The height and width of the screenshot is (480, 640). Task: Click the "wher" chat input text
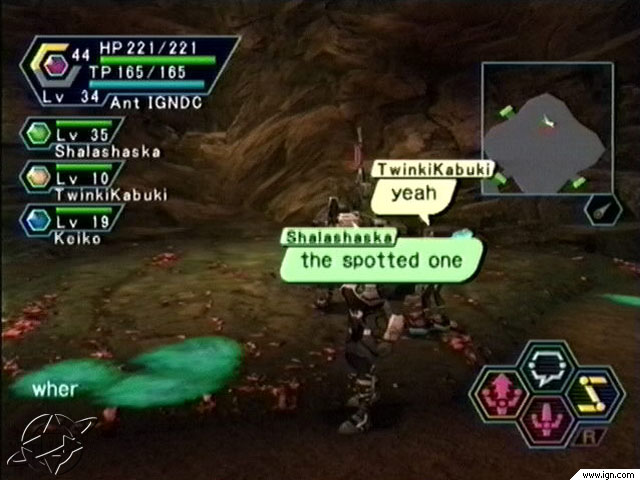point(53,389)
